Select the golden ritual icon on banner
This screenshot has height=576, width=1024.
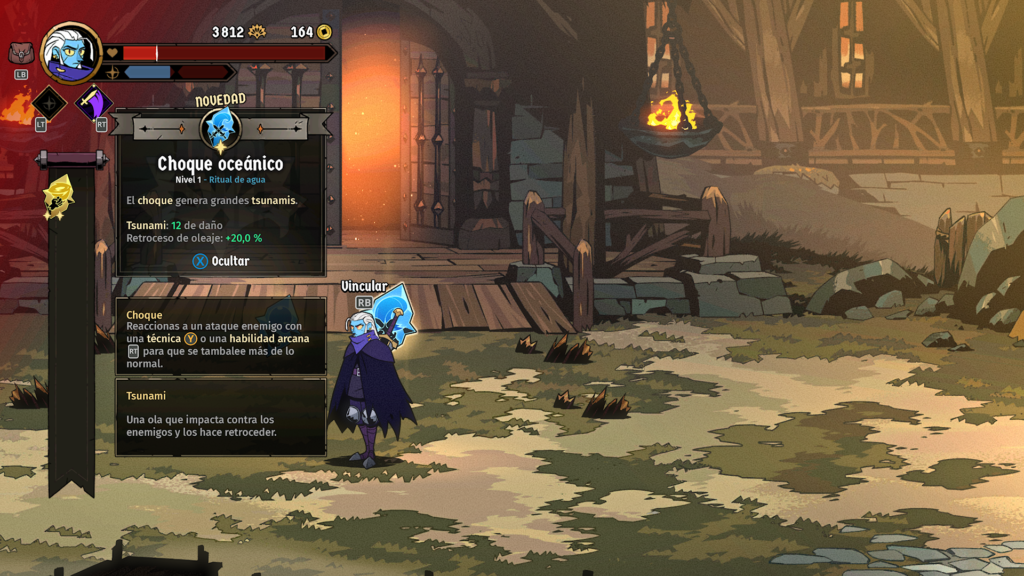59,196
